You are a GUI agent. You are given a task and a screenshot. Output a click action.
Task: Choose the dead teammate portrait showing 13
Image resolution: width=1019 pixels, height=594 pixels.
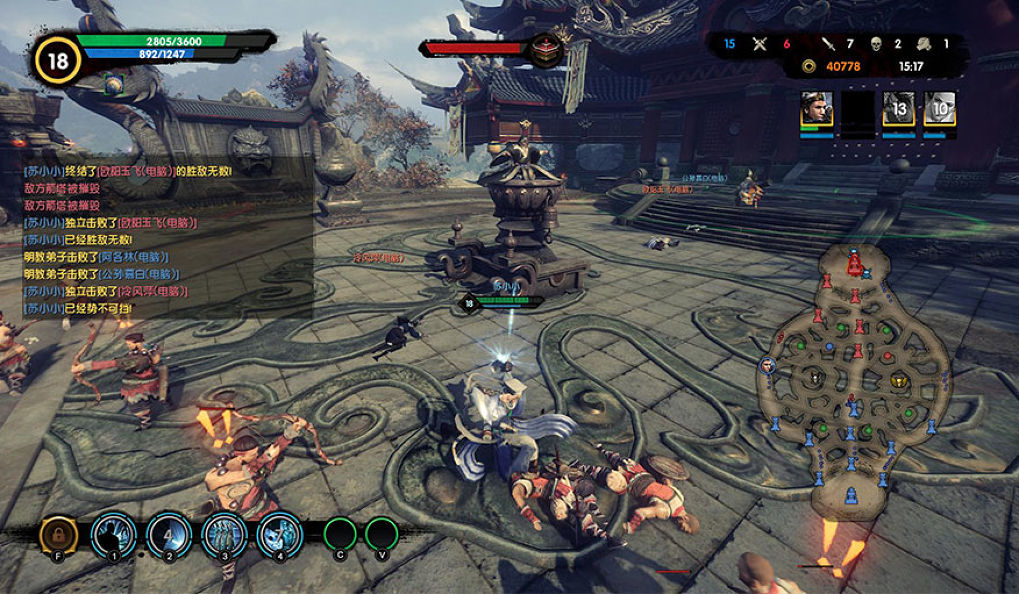point(898,109)
